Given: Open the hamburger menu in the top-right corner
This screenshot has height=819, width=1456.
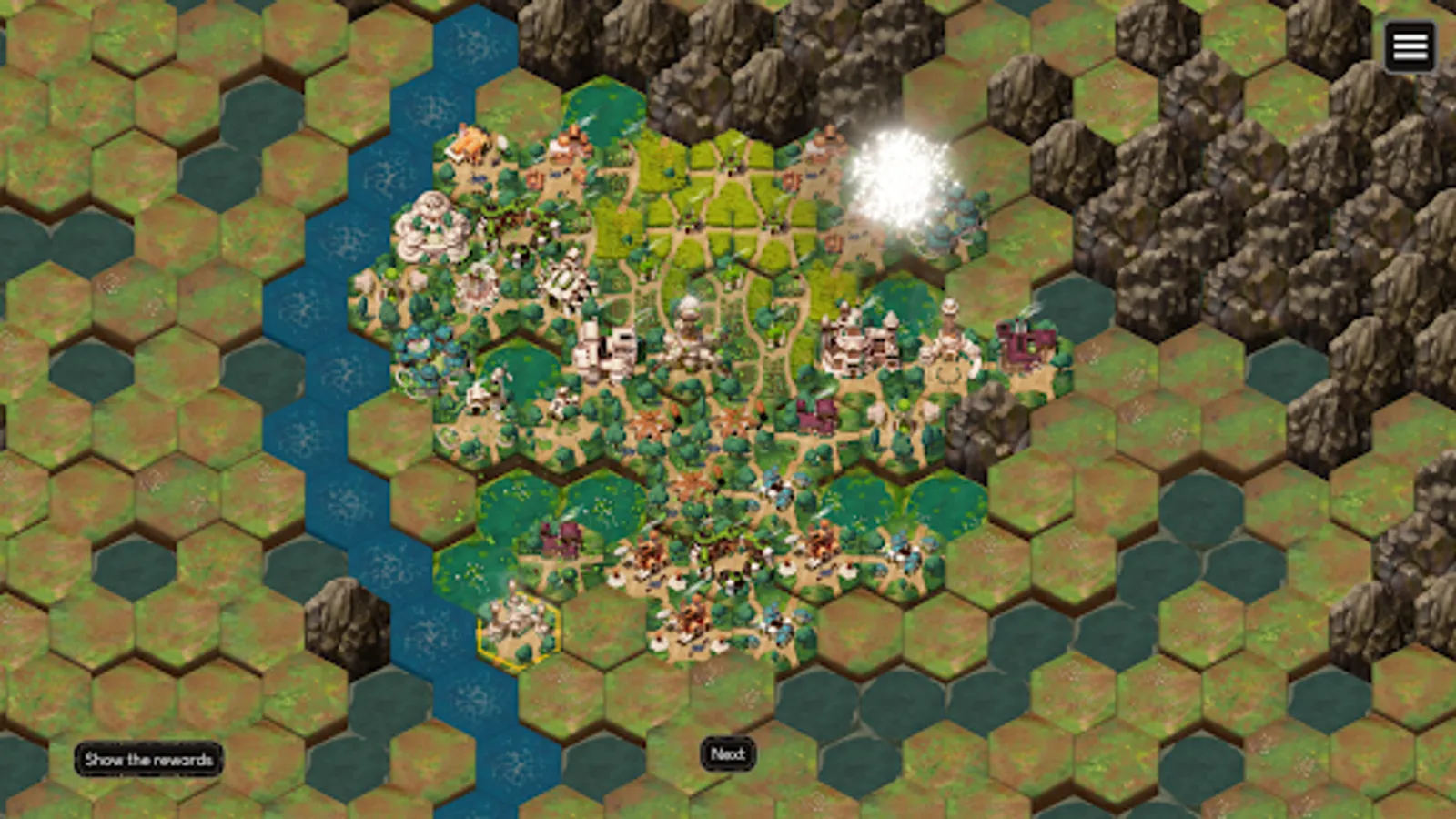Looking at the screenshot, I should (x=1410, y=45).
